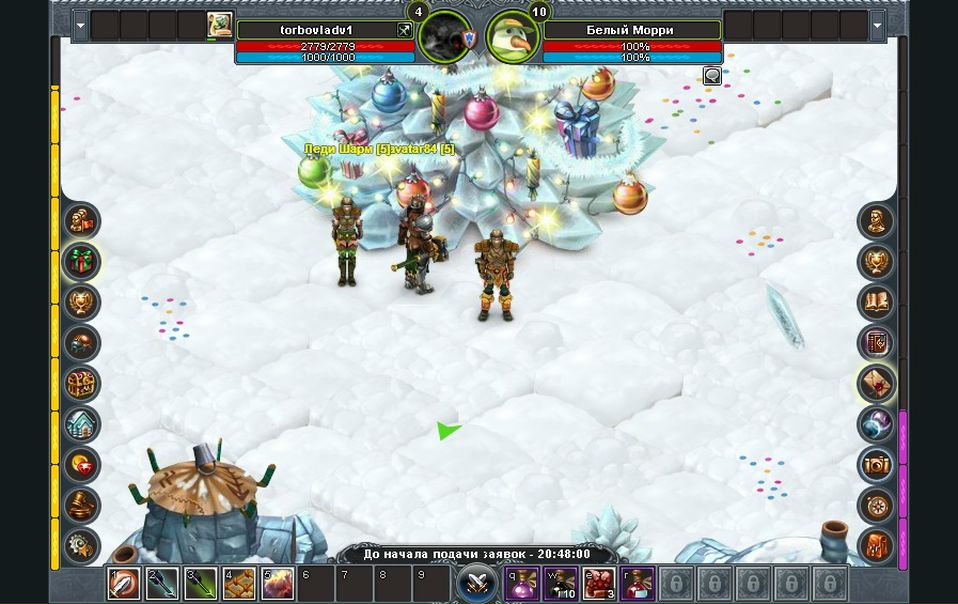The image size is (958, 604).
Task: Open the treasure chest icon
Action: click(82, 383)
